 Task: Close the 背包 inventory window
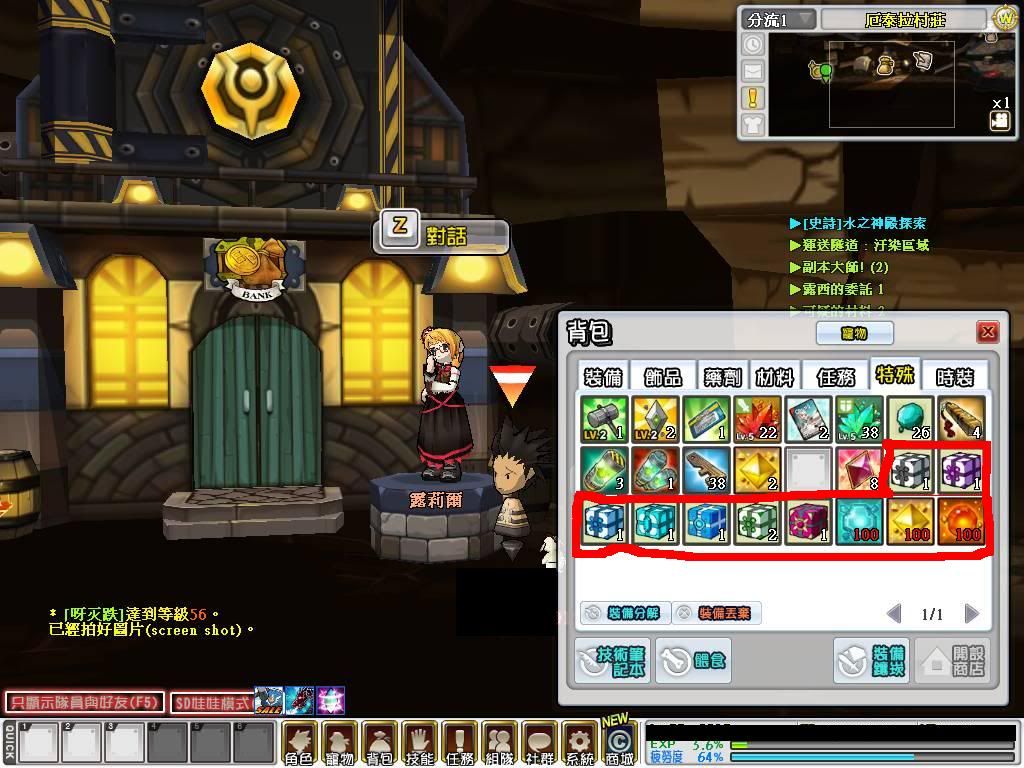(988, 332)
